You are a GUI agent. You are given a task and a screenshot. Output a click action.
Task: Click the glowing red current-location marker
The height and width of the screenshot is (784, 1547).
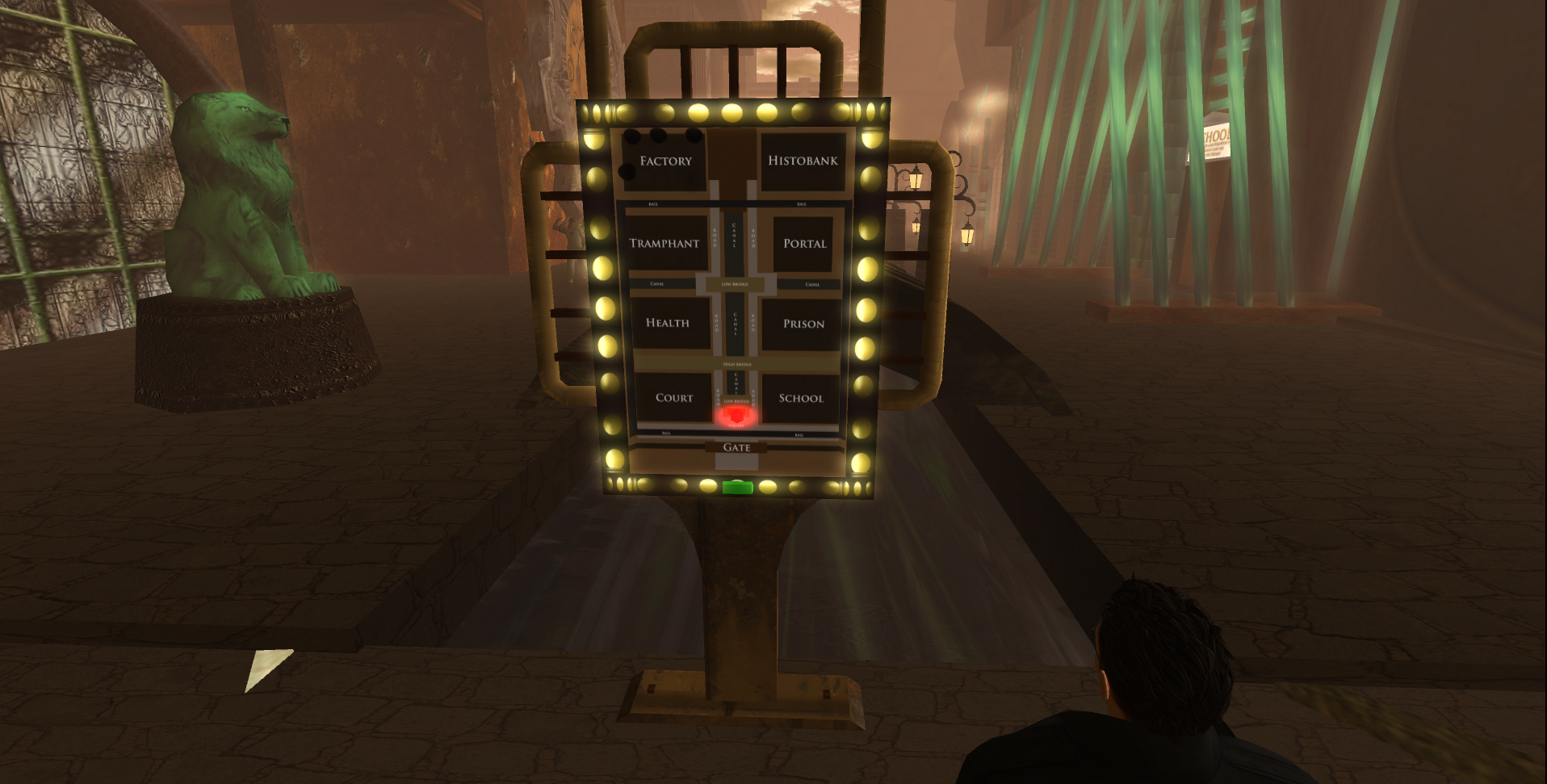pyautogui.click(x=735, y=416)
